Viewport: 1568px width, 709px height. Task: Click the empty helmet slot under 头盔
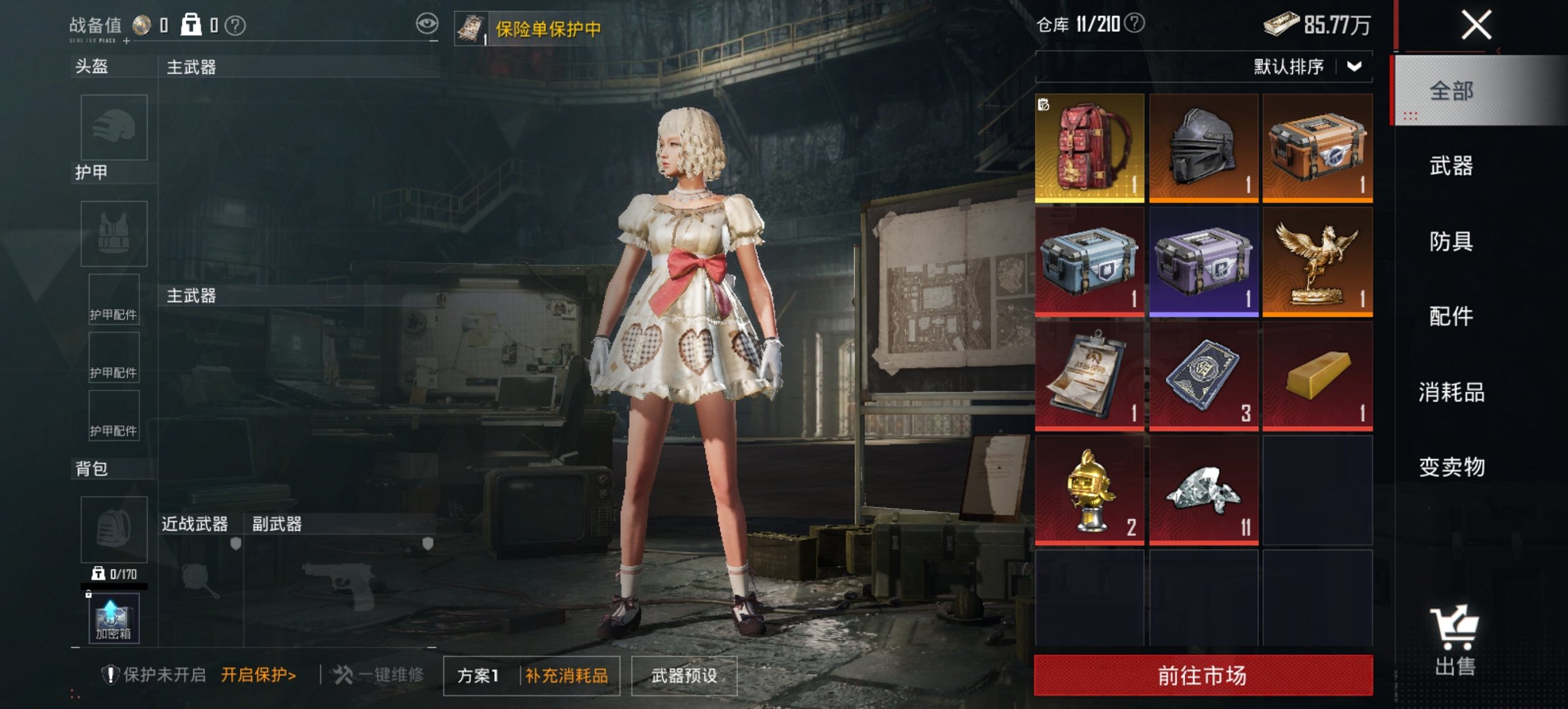pos(113,129)
